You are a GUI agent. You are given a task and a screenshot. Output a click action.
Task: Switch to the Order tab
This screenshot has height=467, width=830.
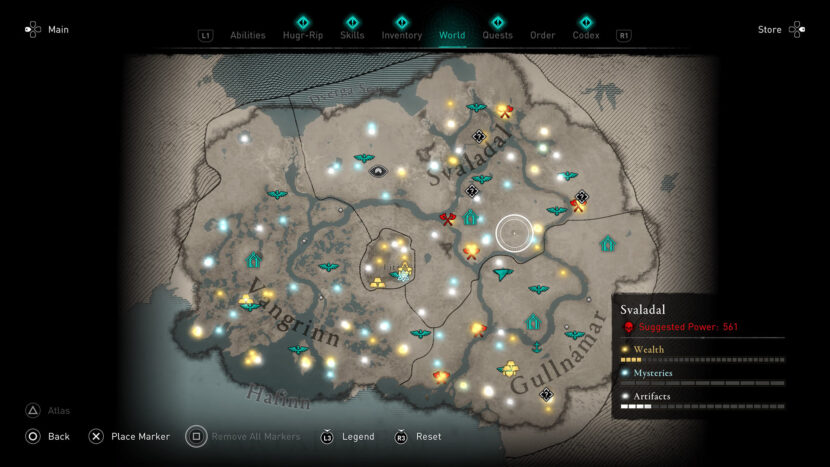(542, 35)
